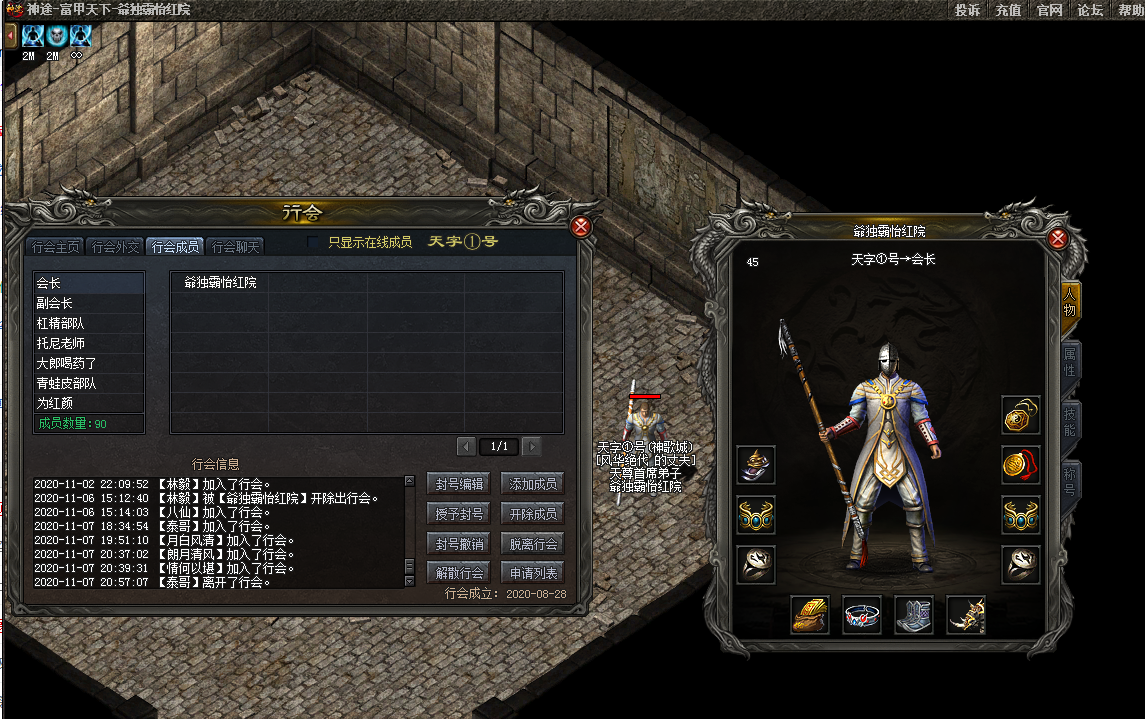This screenshot has width=1145, height=719.
Task: Switch to the 行会主页 tab
Action: (57, 247)
